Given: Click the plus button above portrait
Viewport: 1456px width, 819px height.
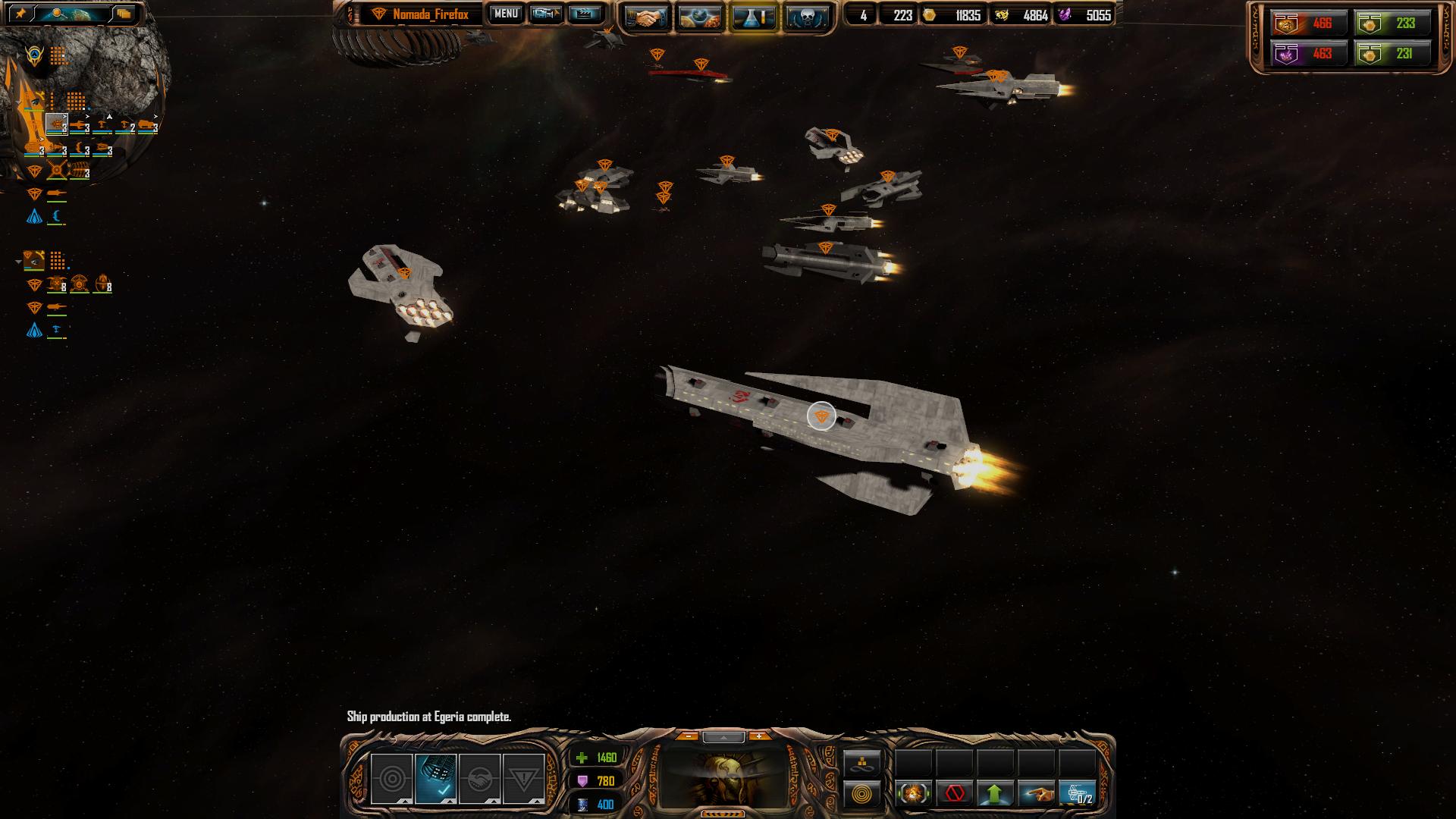Looking at the screenshot, I should [x=758, y=736].
